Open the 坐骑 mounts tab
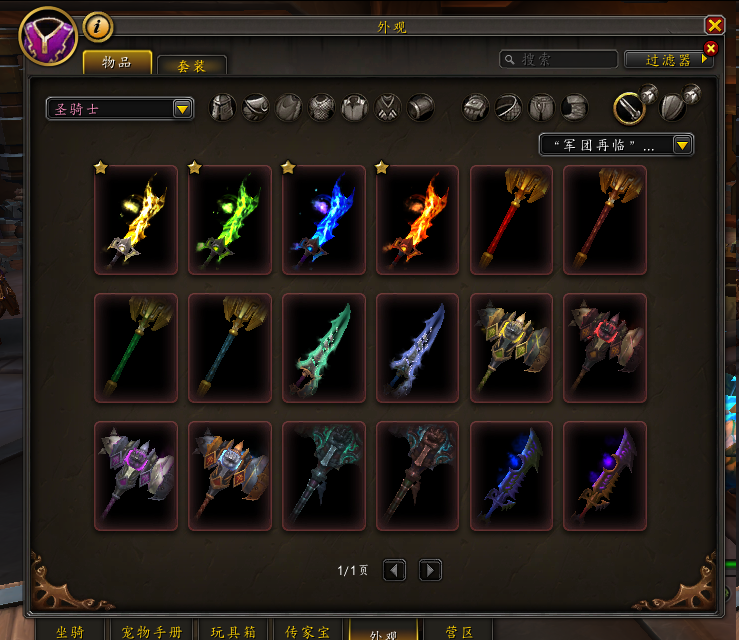The image size is (739, 640). (x=70, y=631)
